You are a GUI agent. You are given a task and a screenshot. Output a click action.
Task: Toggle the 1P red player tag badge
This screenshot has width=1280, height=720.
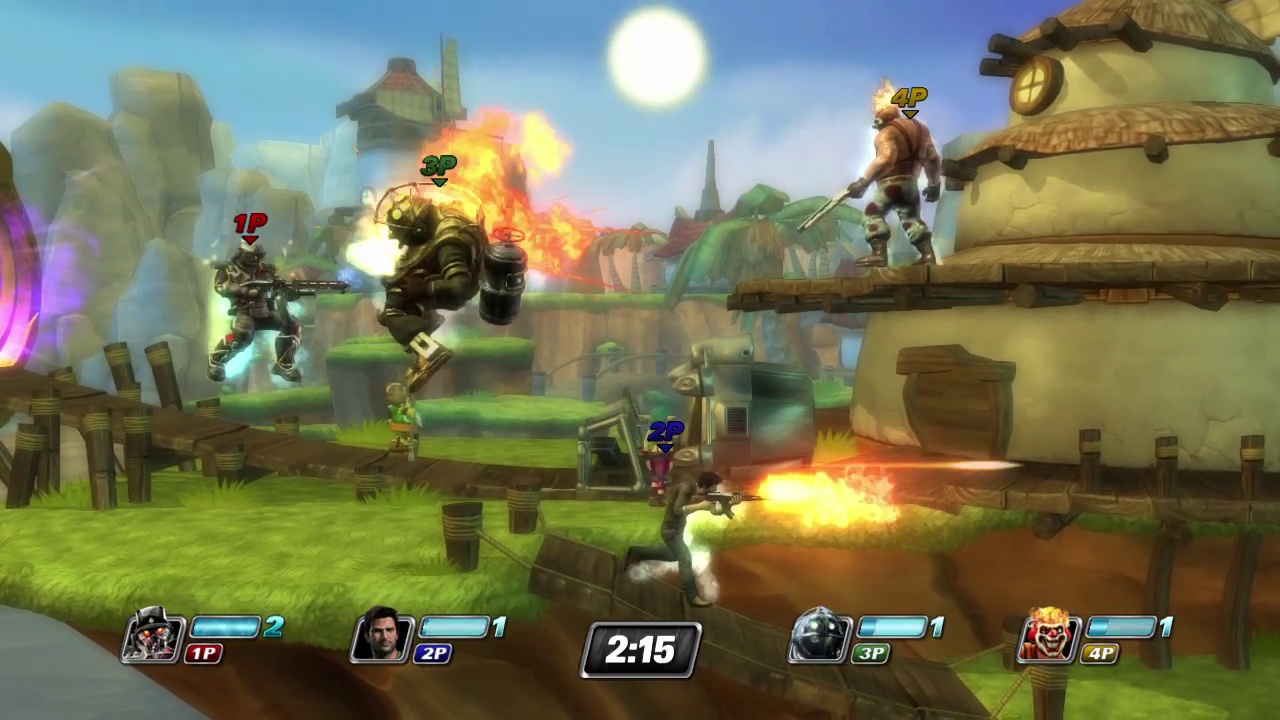point(204,654)
